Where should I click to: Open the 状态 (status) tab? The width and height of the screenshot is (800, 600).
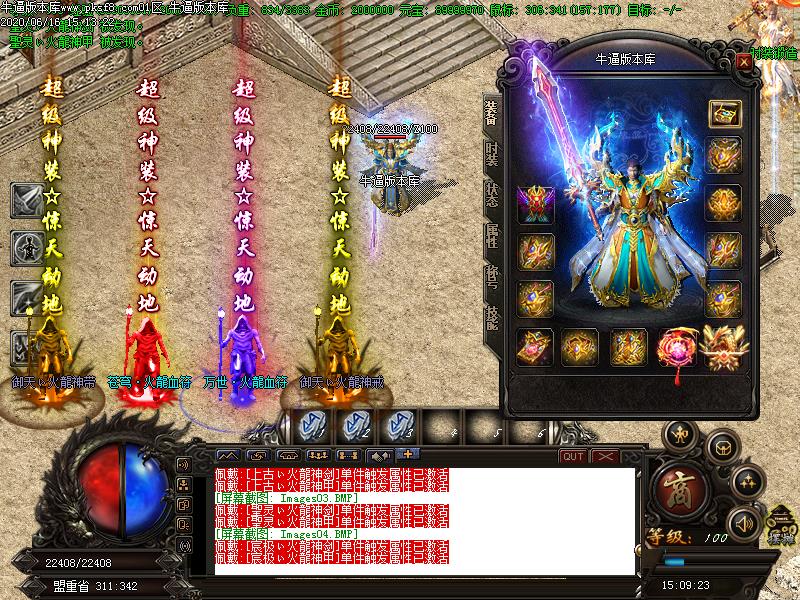click(492, 194)
